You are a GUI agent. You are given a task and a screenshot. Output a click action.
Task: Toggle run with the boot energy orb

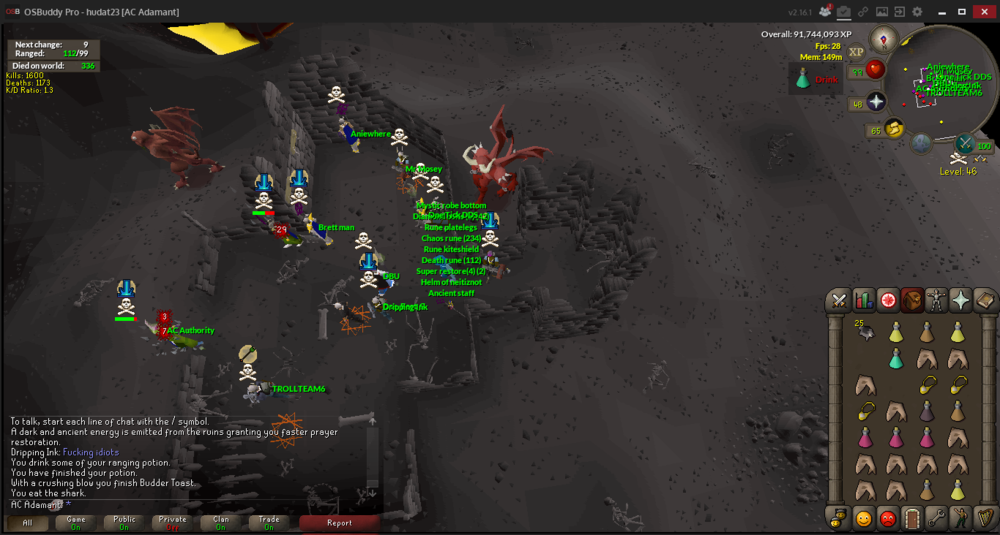(x=894, y=128)
